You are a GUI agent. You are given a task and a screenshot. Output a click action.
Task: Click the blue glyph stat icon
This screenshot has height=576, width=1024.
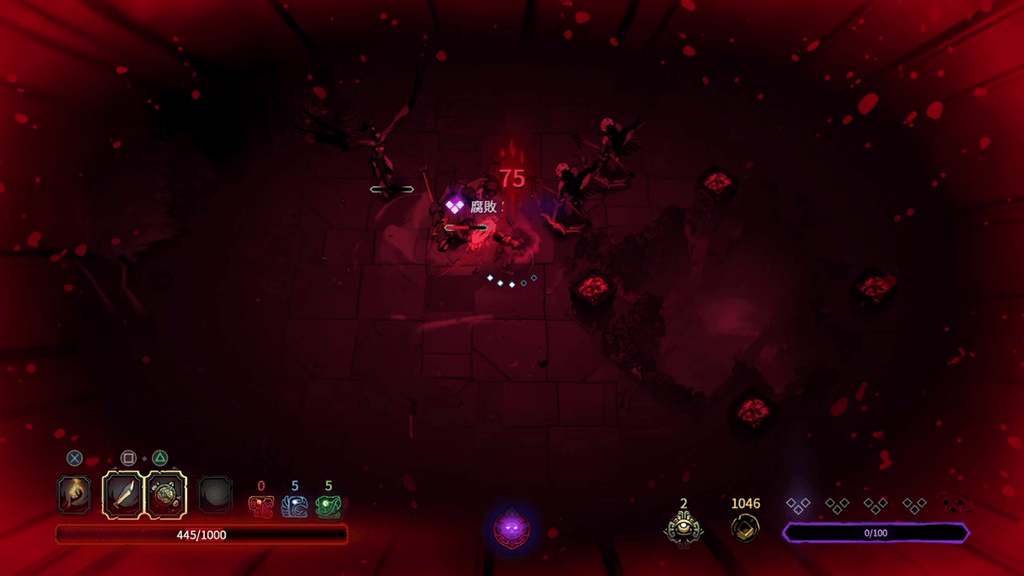pyautogui.click(x=294, y=506)
